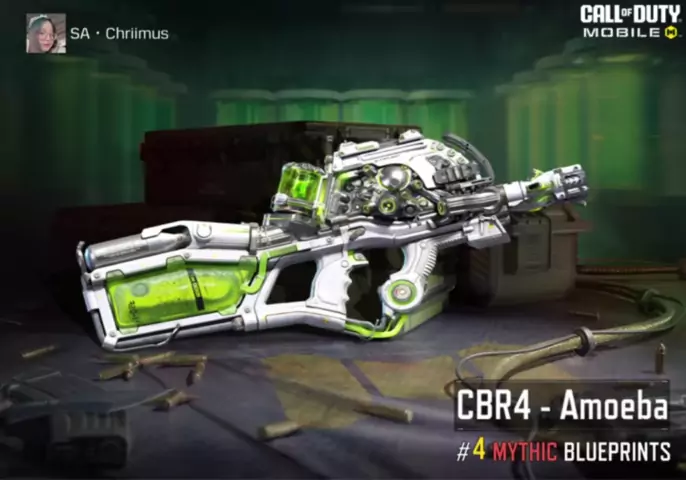Click the Chriimus creator avatar picture
The width and height of the screenshot is (686, 480).
pos(45,33)
